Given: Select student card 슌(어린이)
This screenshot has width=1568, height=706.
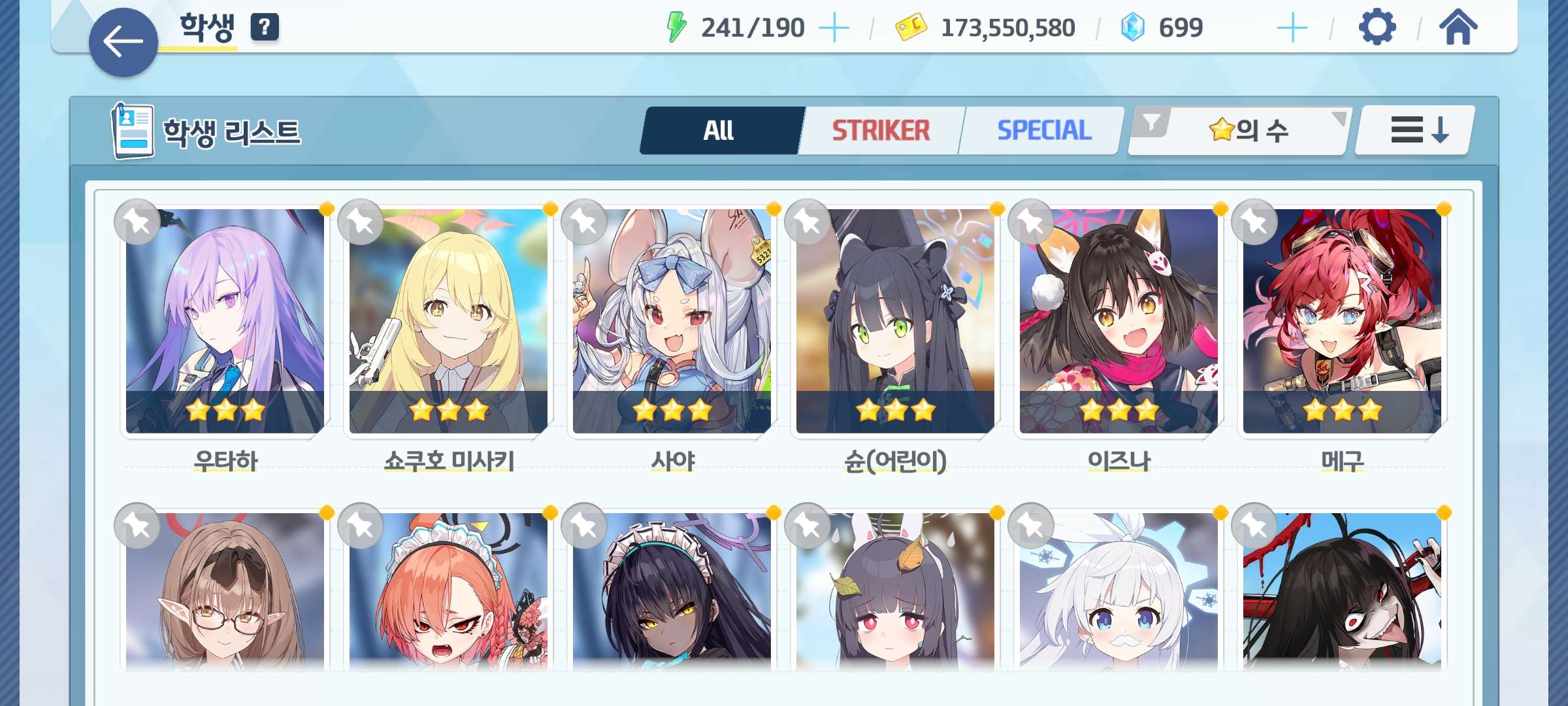Looking at the screenshot, I should point(895,320).
